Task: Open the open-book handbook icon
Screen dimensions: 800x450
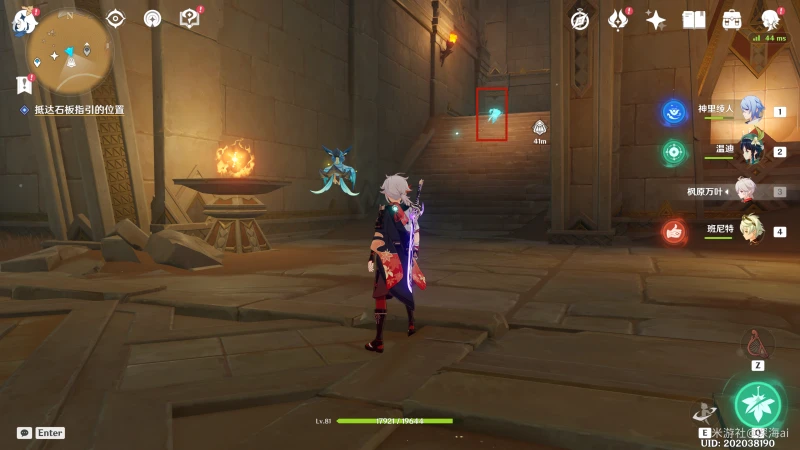Action: 694,20
